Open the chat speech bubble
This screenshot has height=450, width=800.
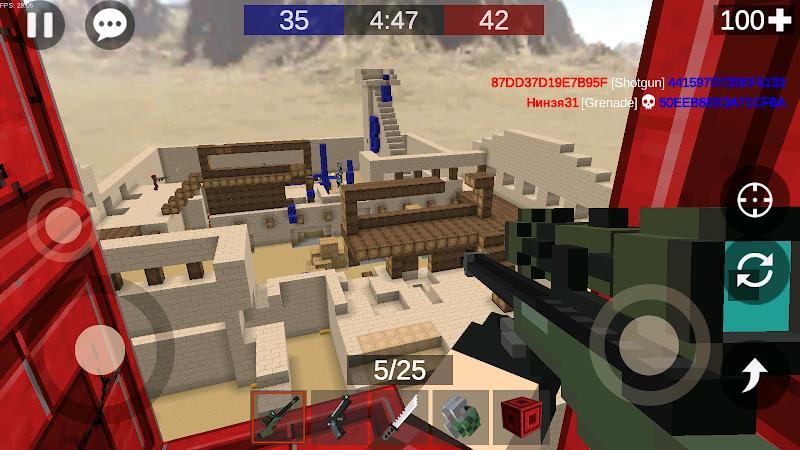[108, 23]
